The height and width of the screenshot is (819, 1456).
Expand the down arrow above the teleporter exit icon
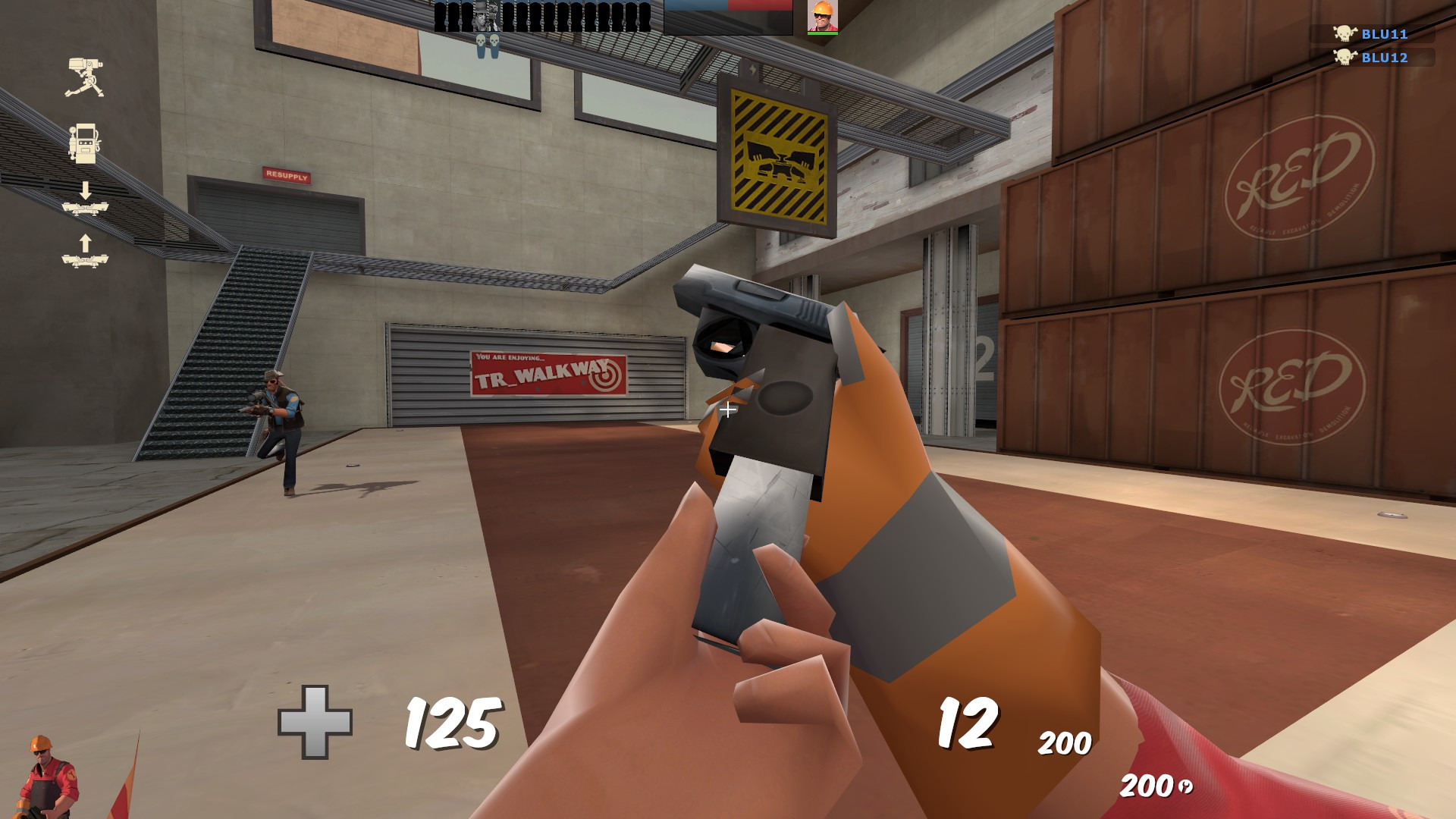click(85, 190)
